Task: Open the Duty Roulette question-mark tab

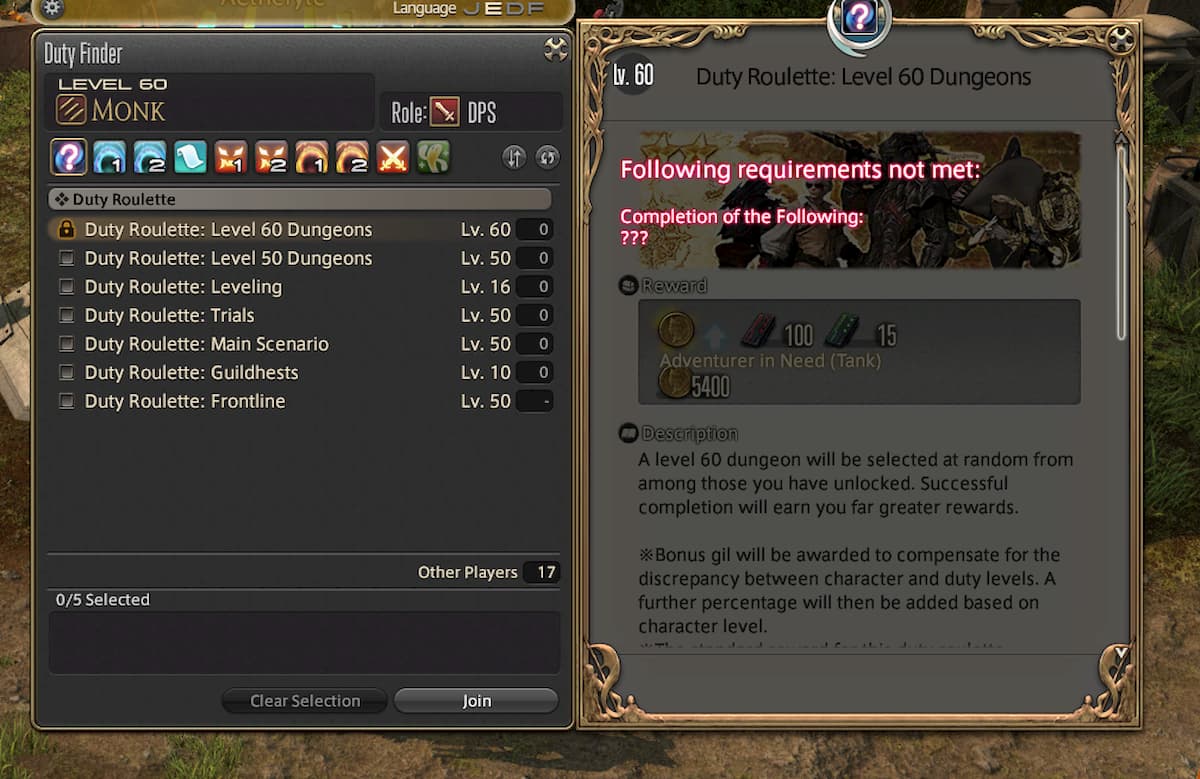Action: click(x=68, y=157)
